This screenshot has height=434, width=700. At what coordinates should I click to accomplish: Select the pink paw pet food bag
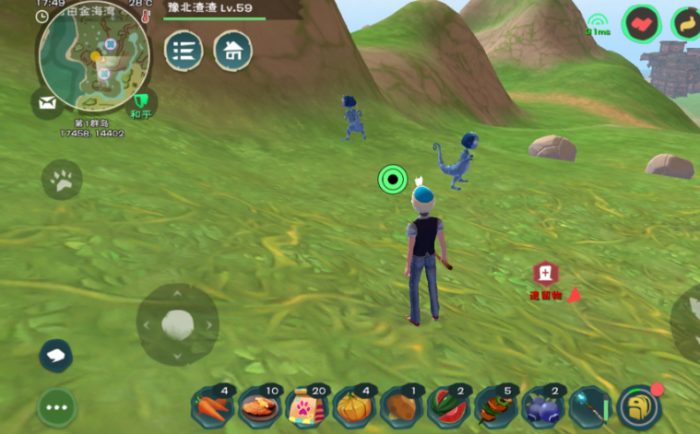coord(307,407)
